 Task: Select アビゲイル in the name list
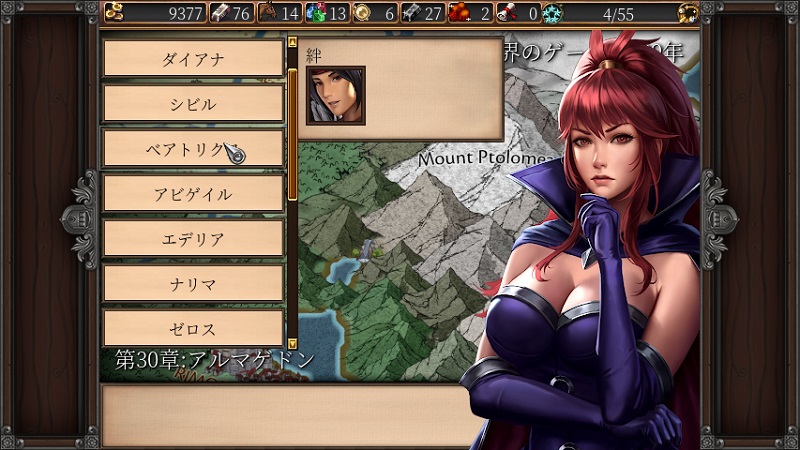[193, 194]
